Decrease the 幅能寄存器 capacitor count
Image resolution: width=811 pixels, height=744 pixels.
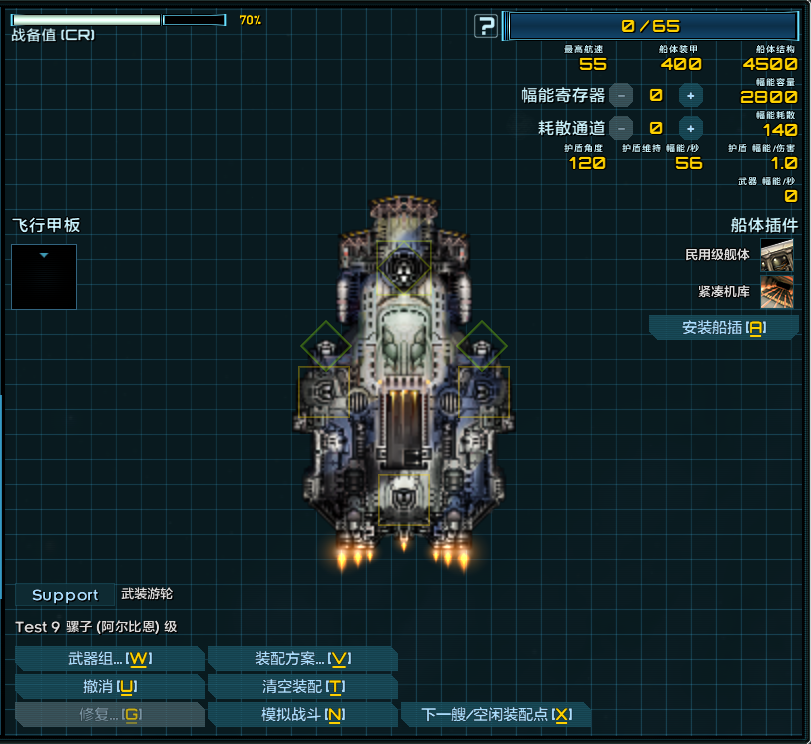point(621,96)
